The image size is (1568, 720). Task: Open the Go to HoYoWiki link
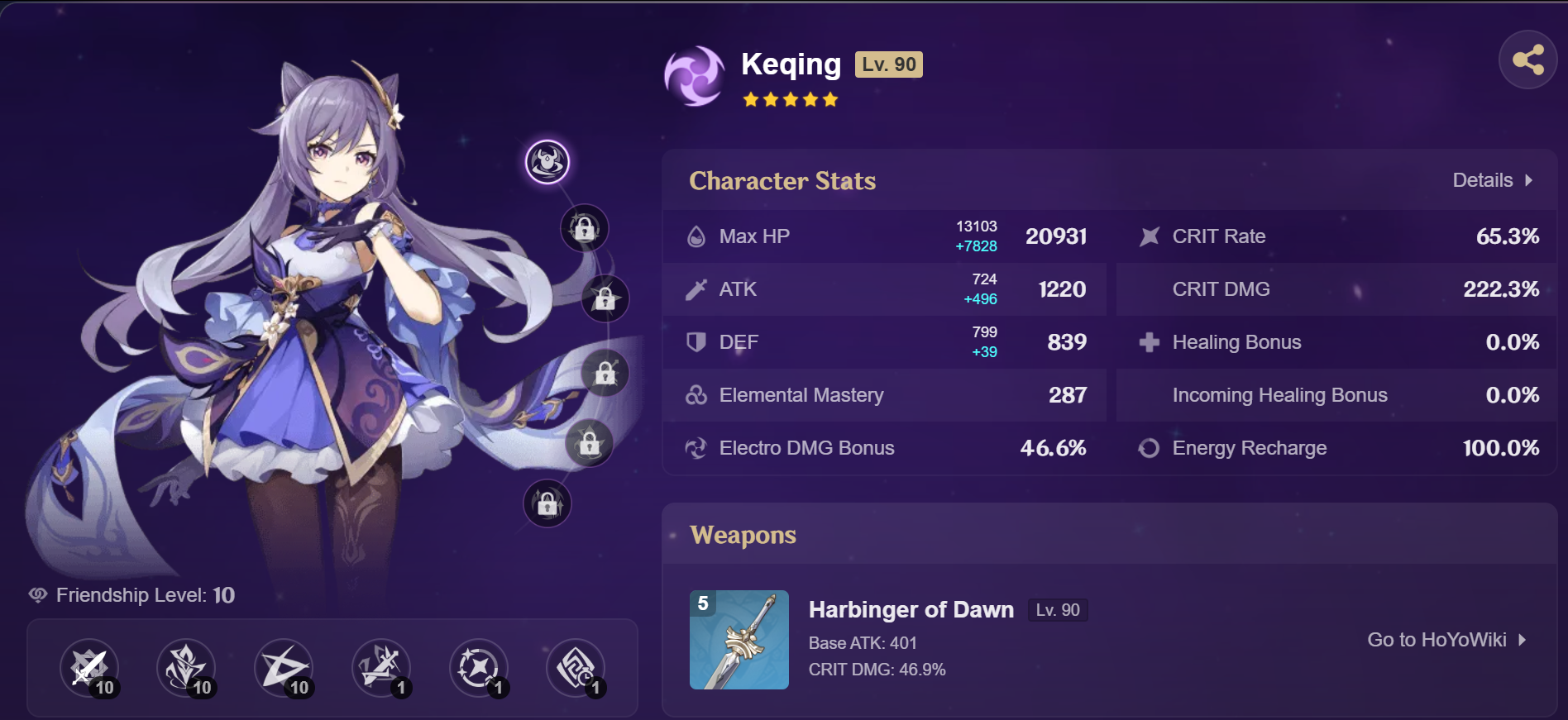click(x=1446, y=638)
